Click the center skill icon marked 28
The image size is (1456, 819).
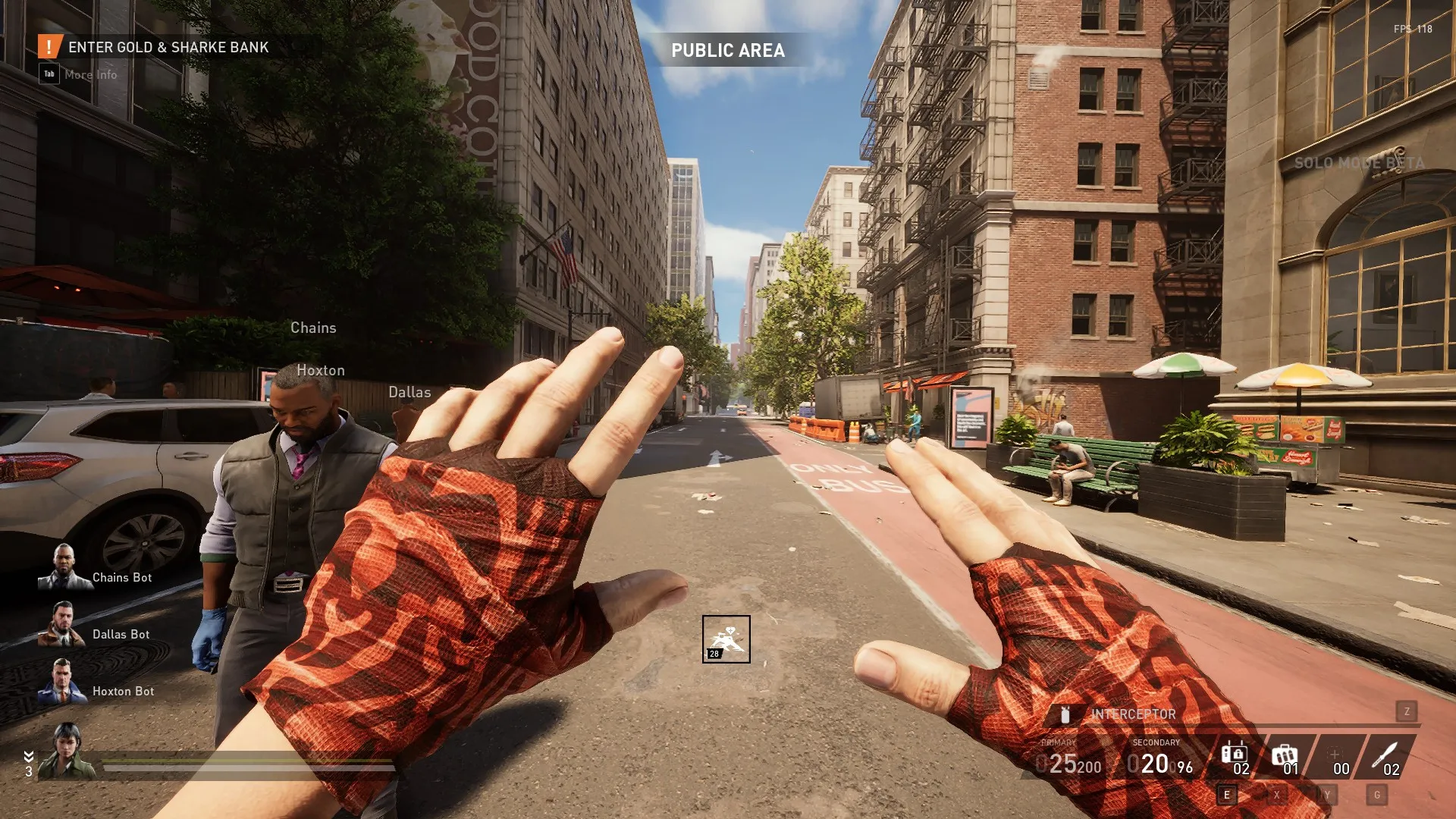(726, 639)
